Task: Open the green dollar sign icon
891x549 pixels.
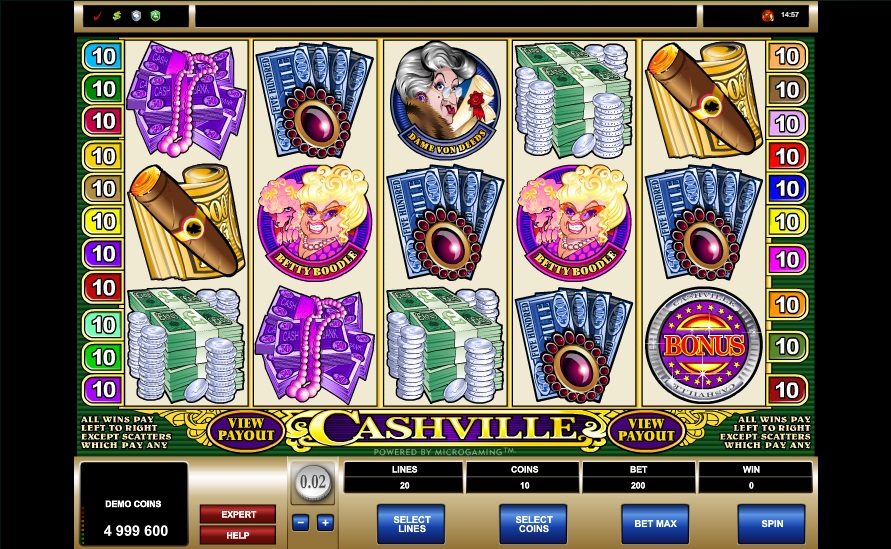Action: click(x=116, y=16)
